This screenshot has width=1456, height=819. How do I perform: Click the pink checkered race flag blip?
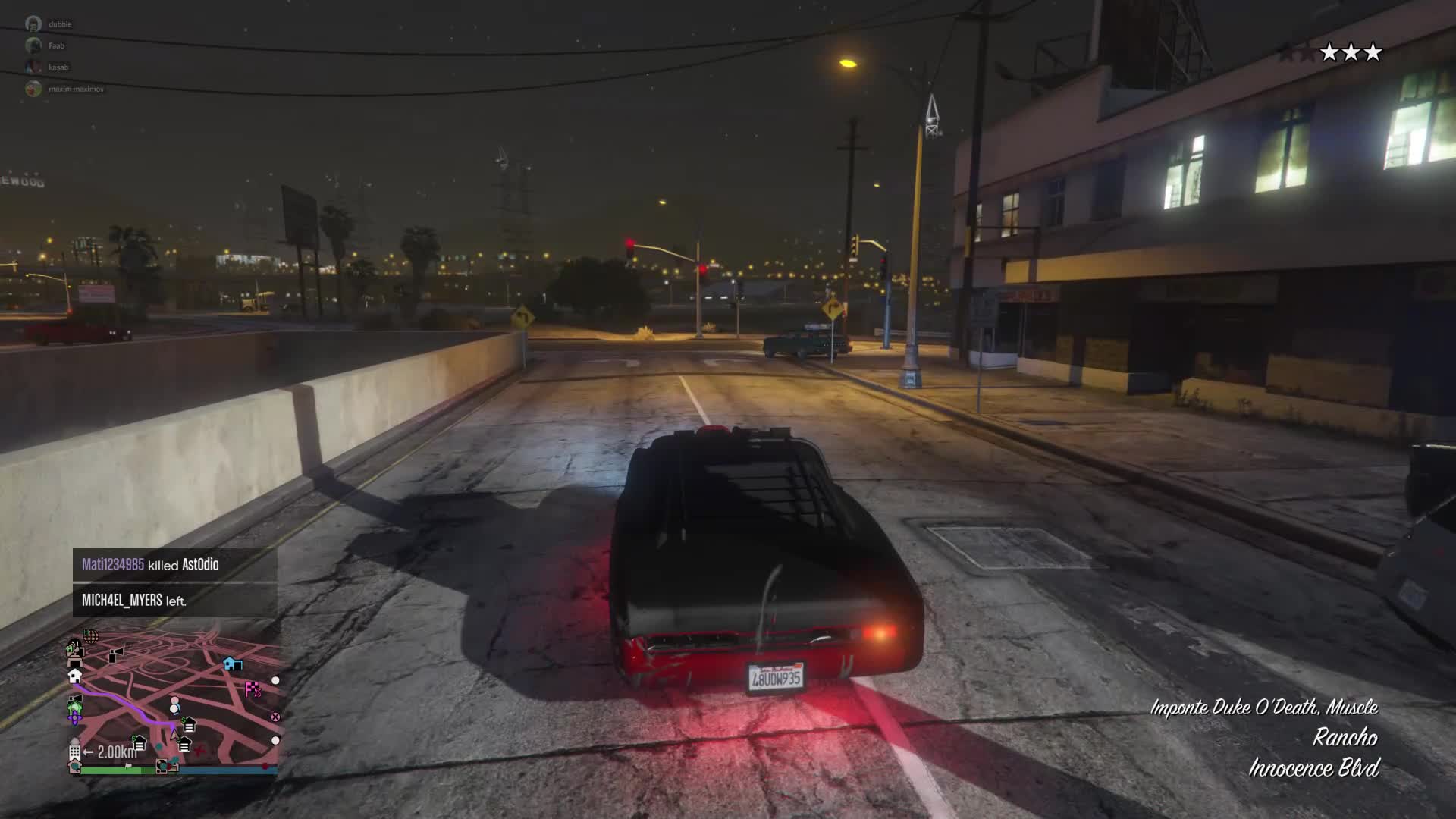click(253, 689)
